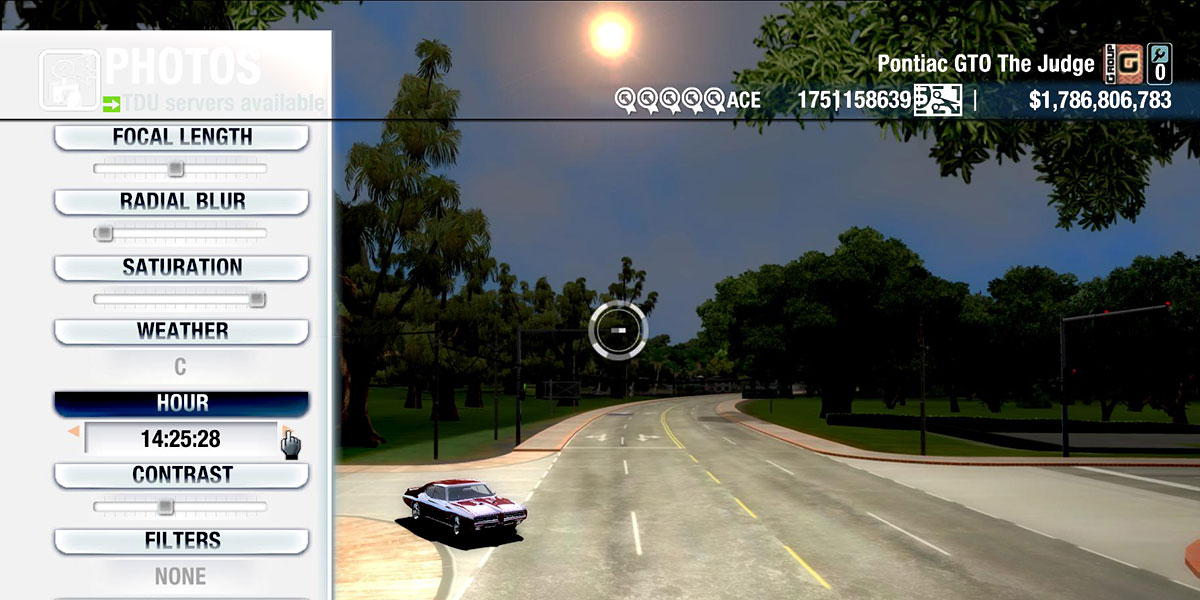Image resolution: width=1200 pixels, height=600 pixels.
Task: Select the Saturation option
Action: (181, 267)
